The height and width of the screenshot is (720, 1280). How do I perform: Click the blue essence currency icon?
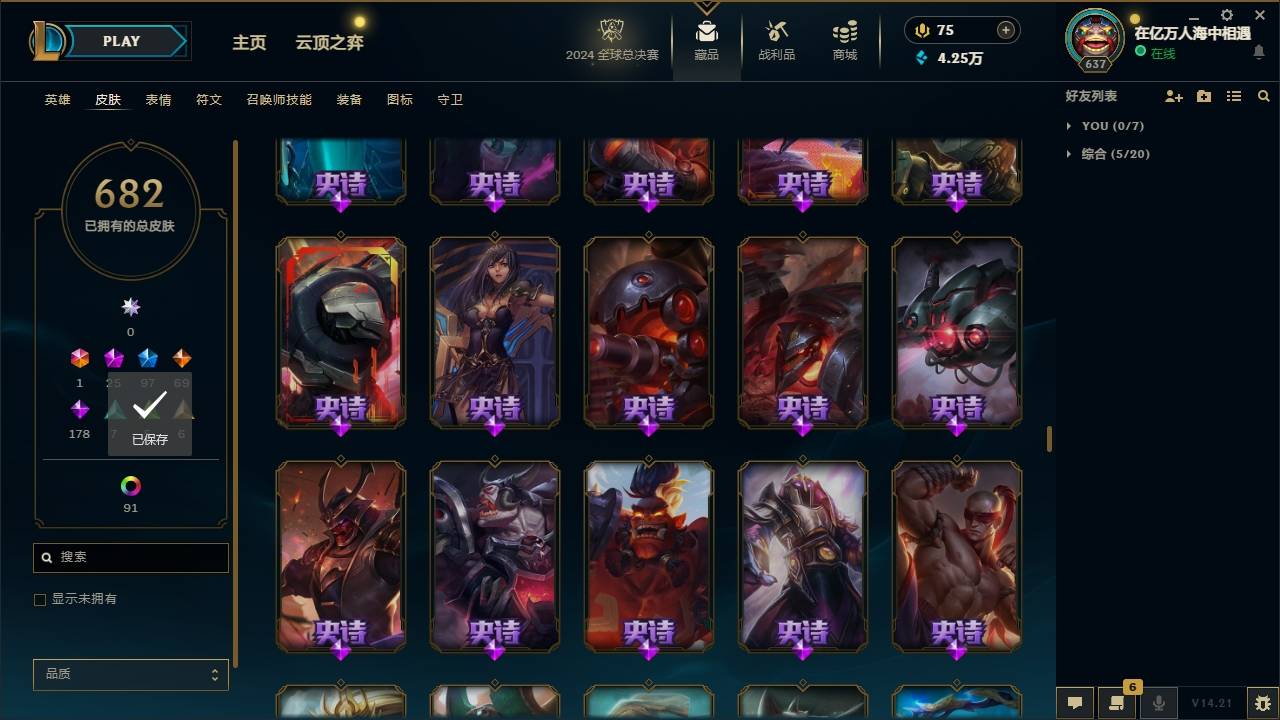(x=920, y=59)
